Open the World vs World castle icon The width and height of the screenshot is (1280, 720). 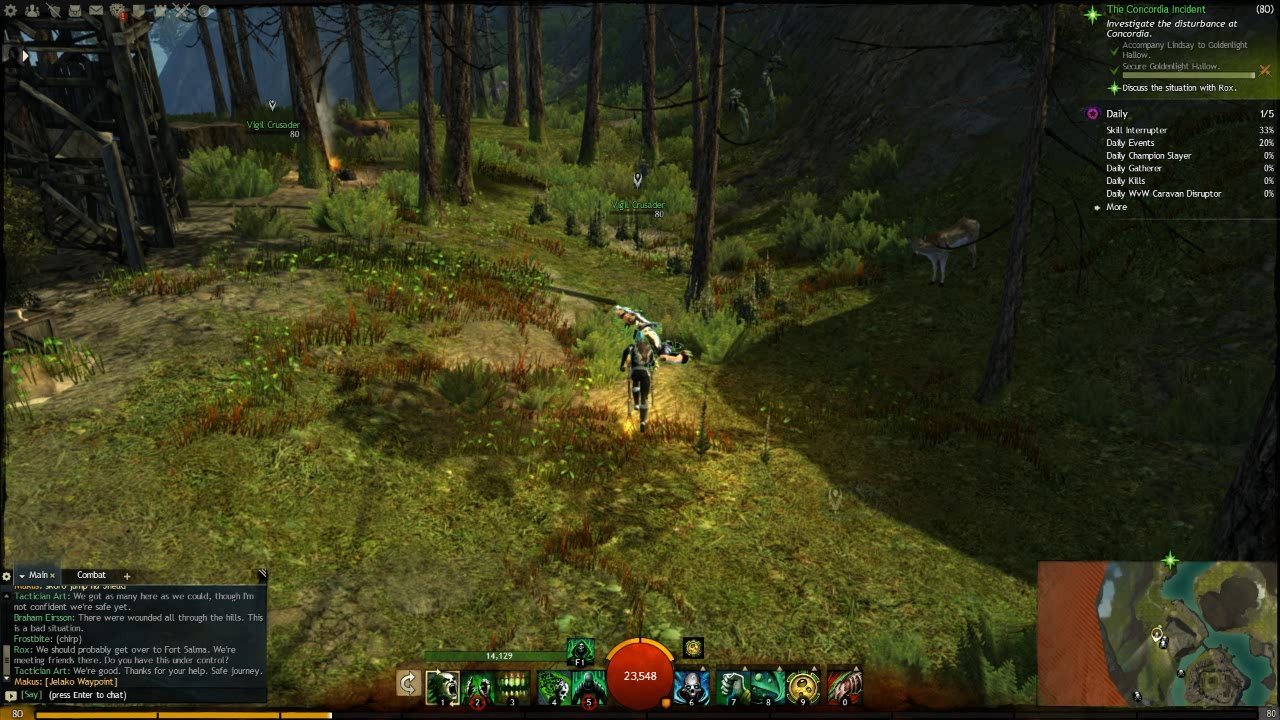(x=160, y=11)
